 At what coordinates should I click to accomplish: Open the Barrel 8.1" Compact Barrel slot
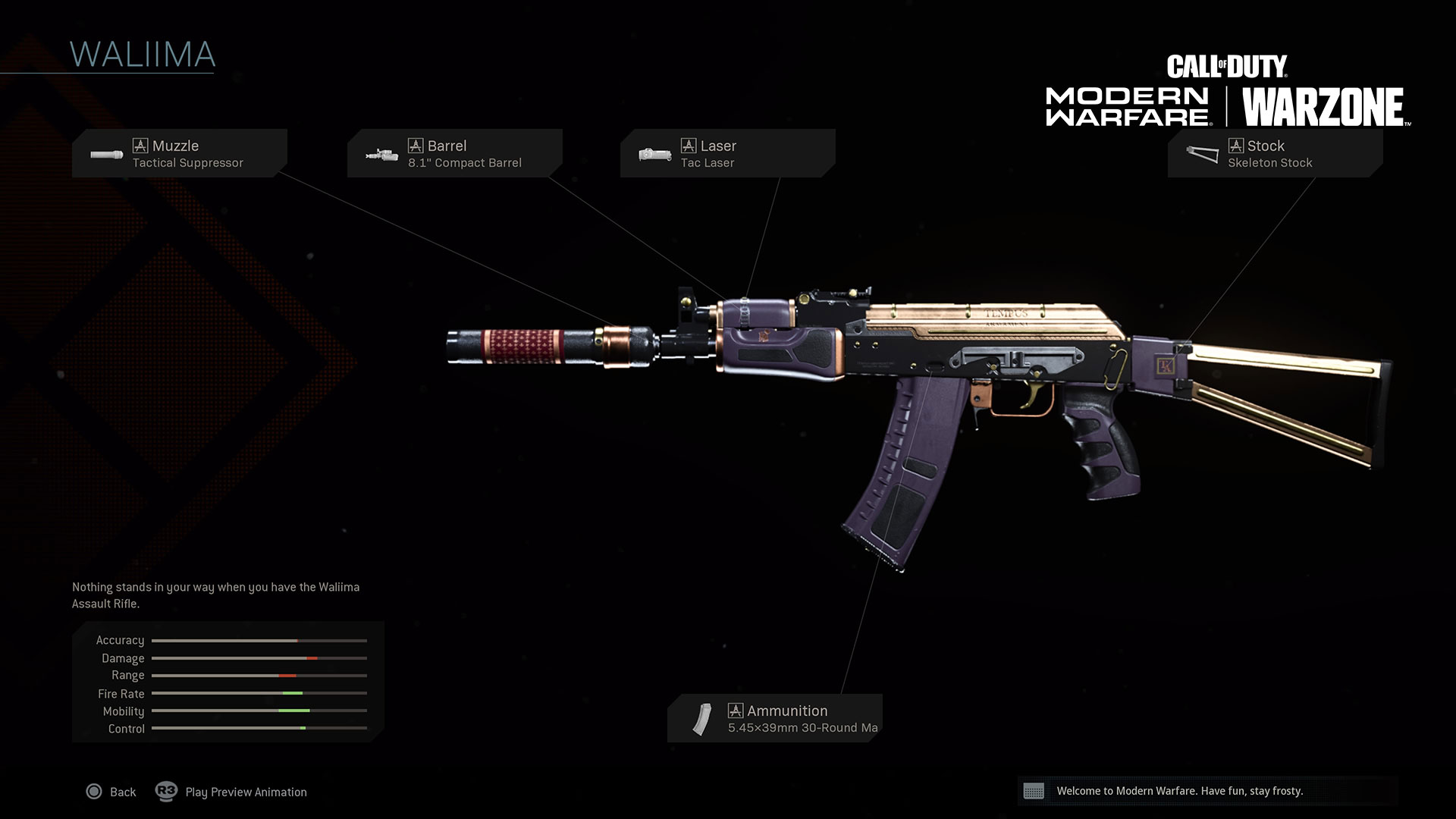tap(455, 153)
